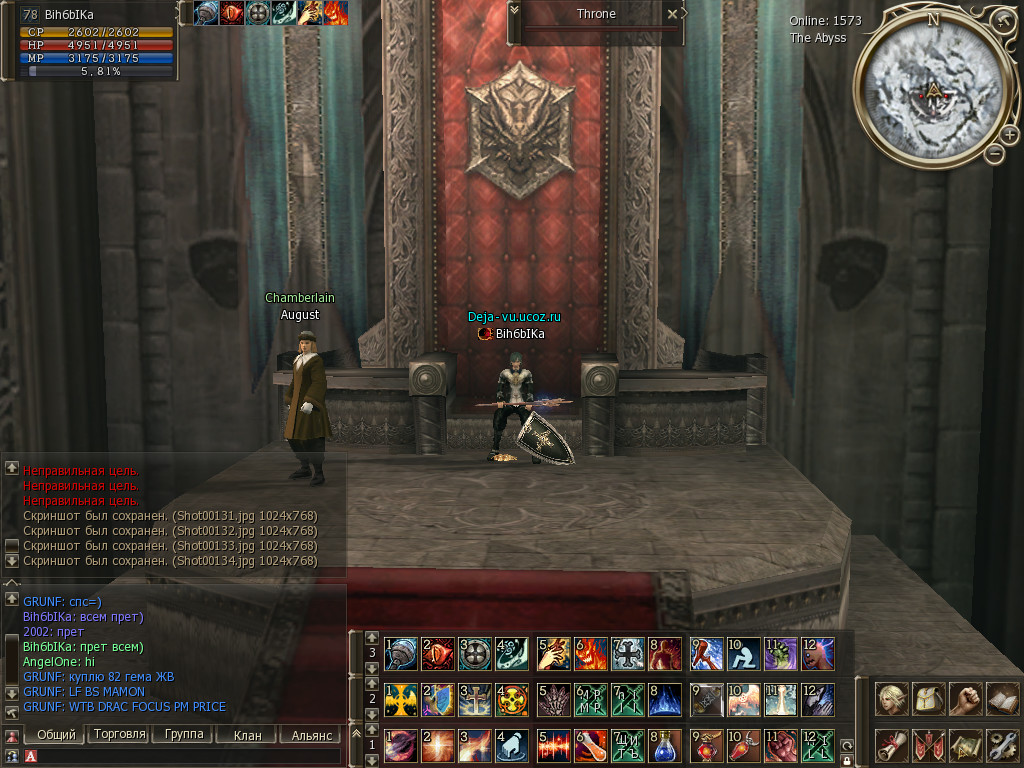Close the Throne target window

[672, 14]
